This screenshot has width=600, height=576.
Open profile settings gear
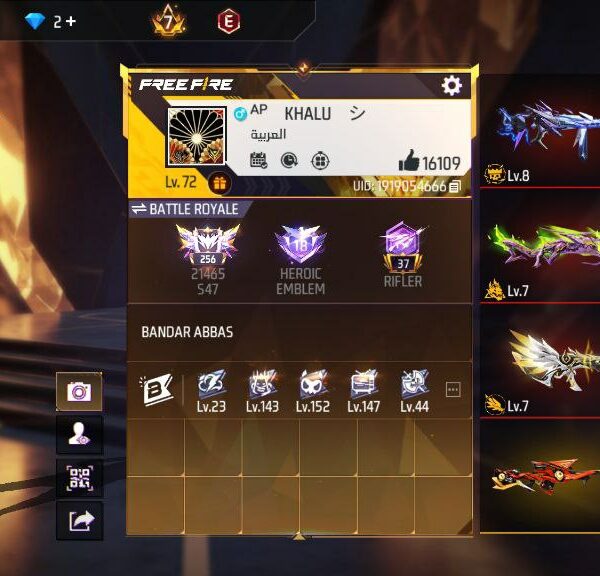click(452, 86)
